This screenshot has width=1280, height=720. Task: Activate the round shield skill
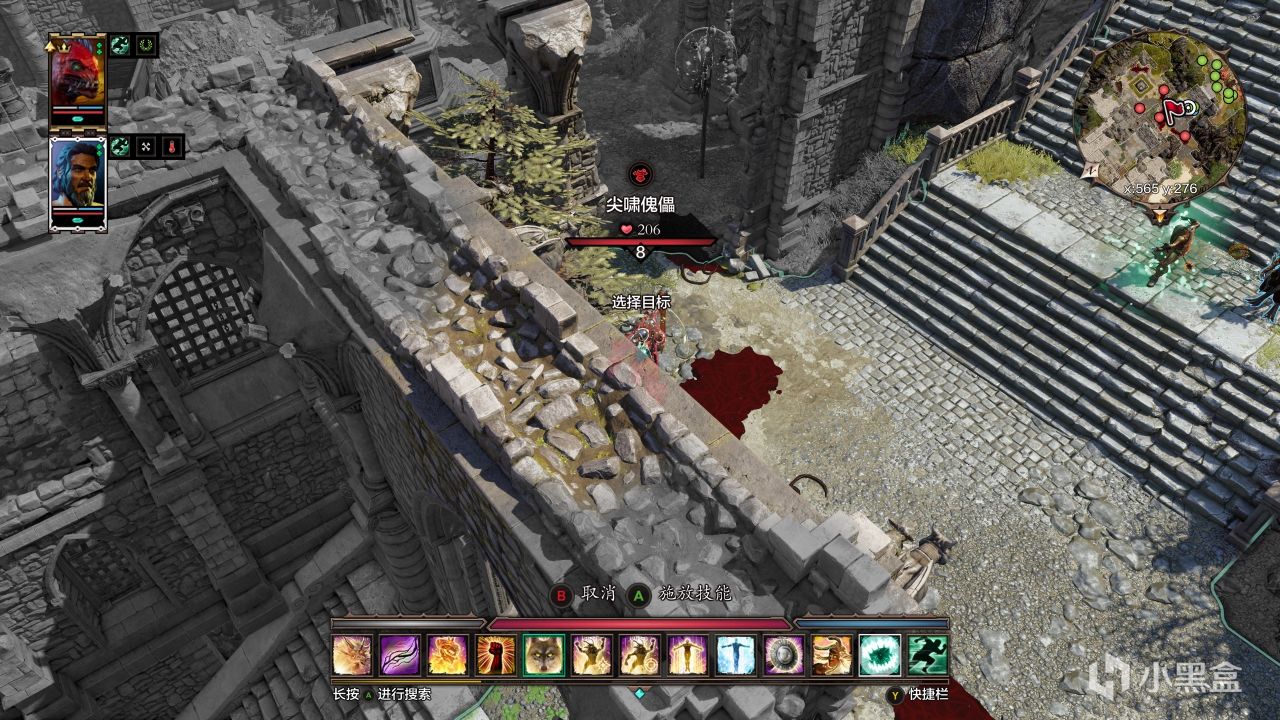(784, 655)
